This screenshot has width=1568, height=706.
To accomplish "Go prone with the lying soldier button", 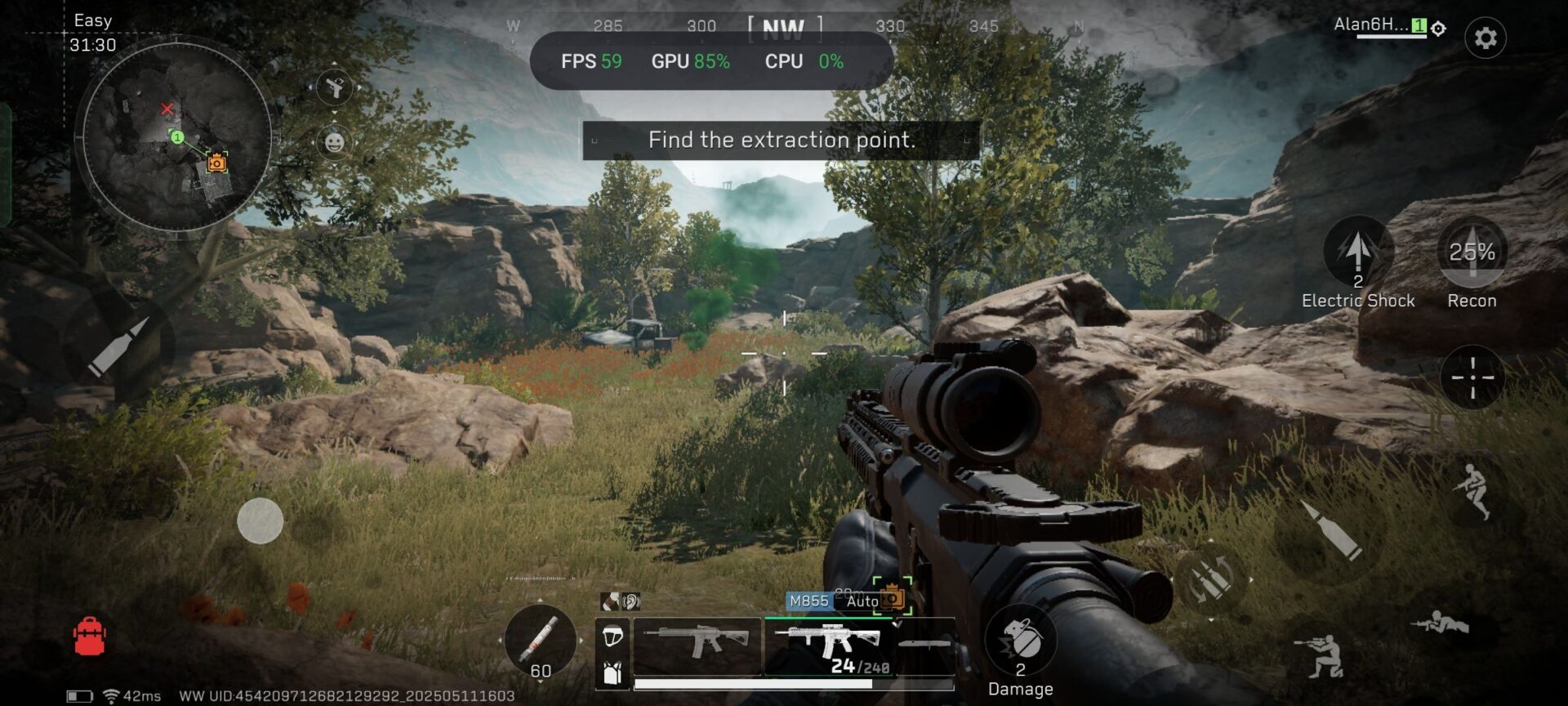I will point(1440,625).
